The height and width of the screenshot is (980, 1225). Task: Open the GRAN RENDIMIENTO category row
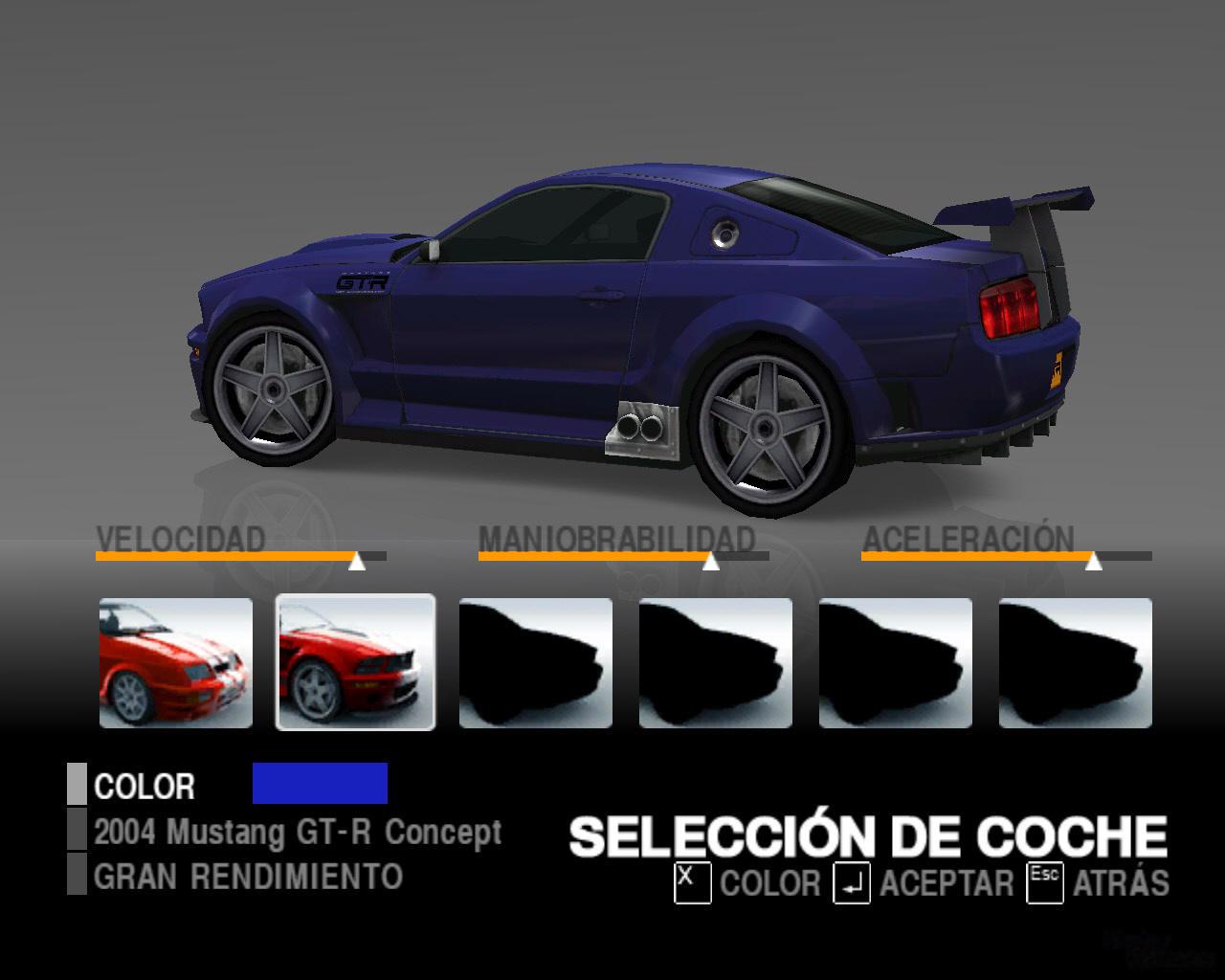(248, 876)
